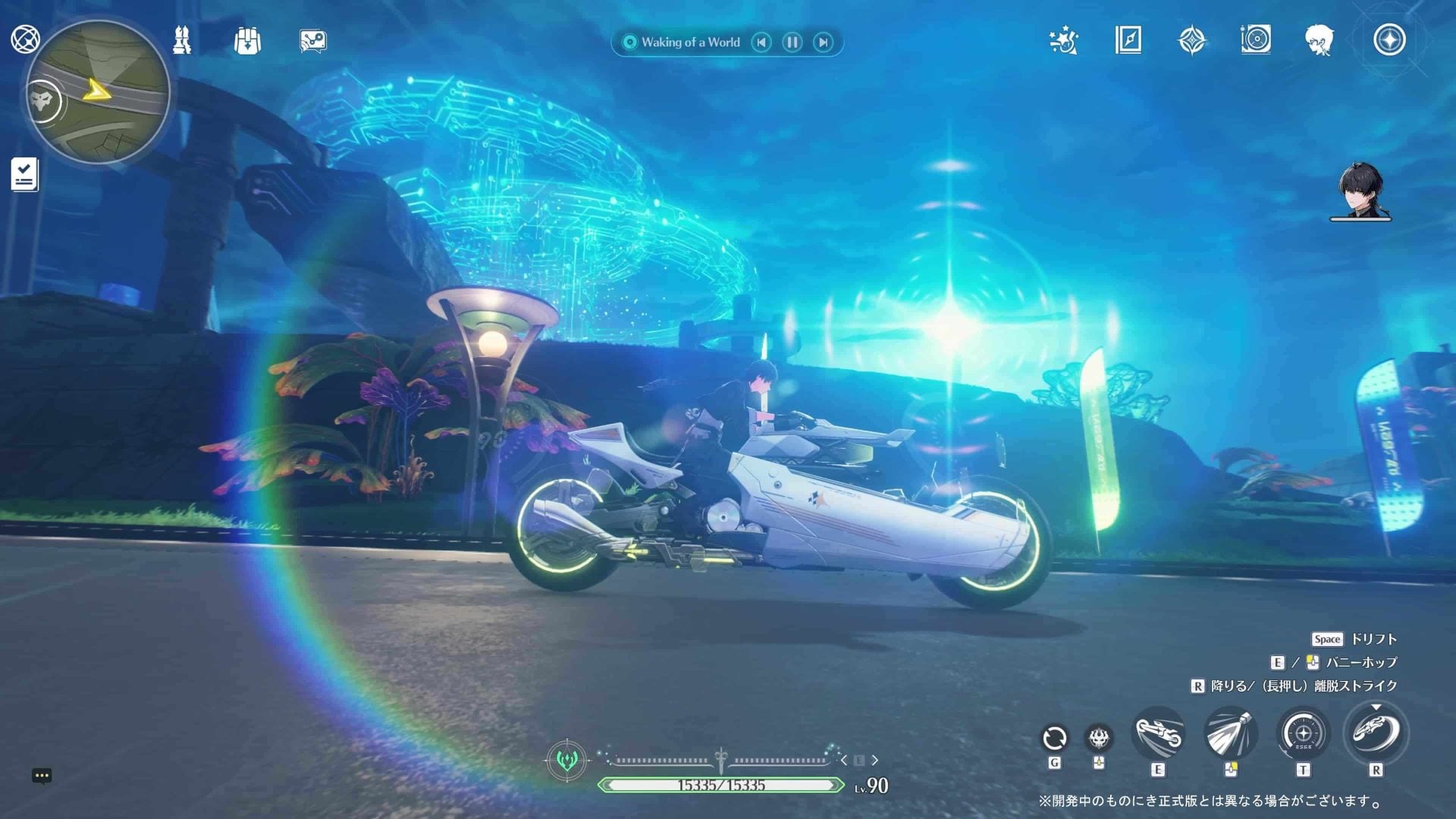This screenshot has width=1456, height=819.
Task: Open the turntable record player menu
Action: [1256, 39]
